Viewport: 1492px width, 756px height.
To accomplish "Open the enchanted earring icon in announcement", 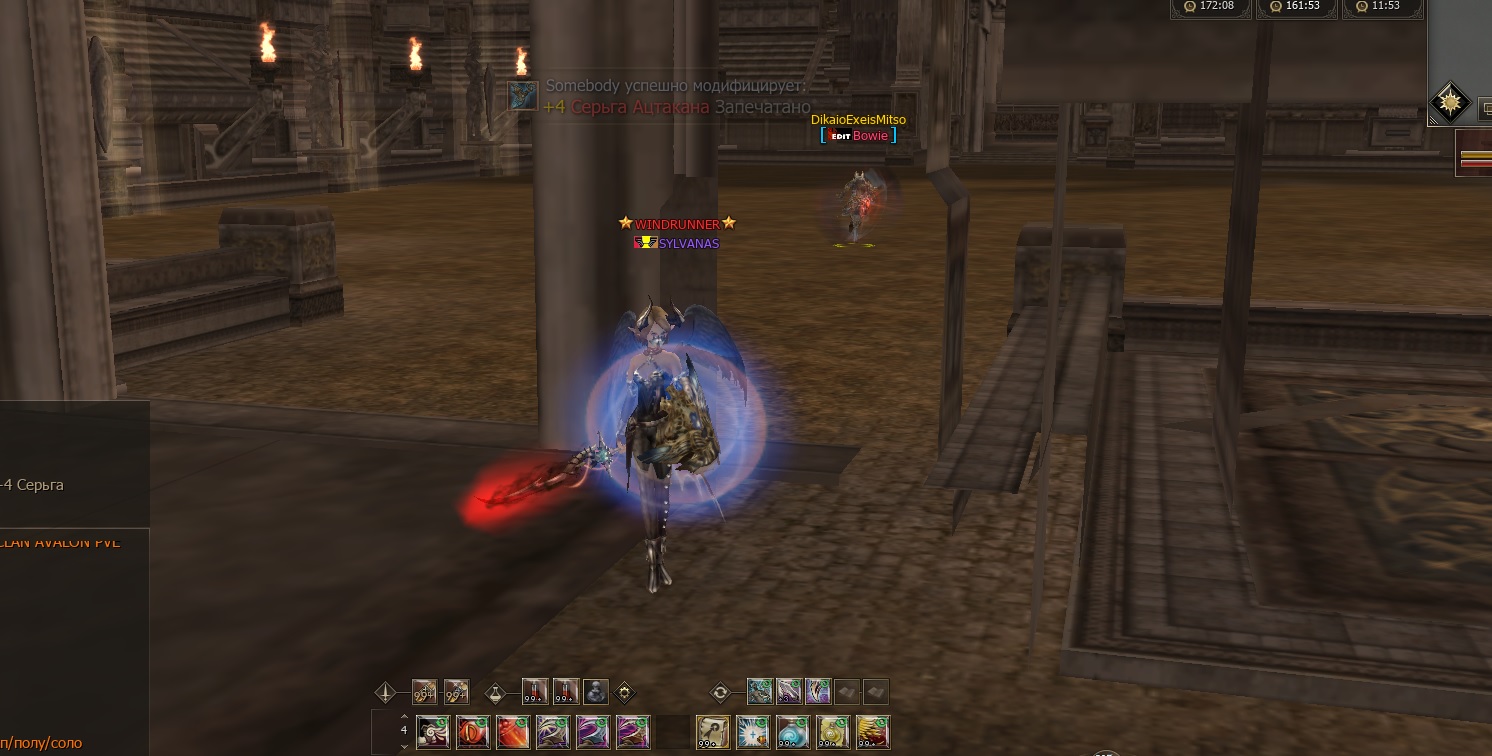I will tap(523, 96).
